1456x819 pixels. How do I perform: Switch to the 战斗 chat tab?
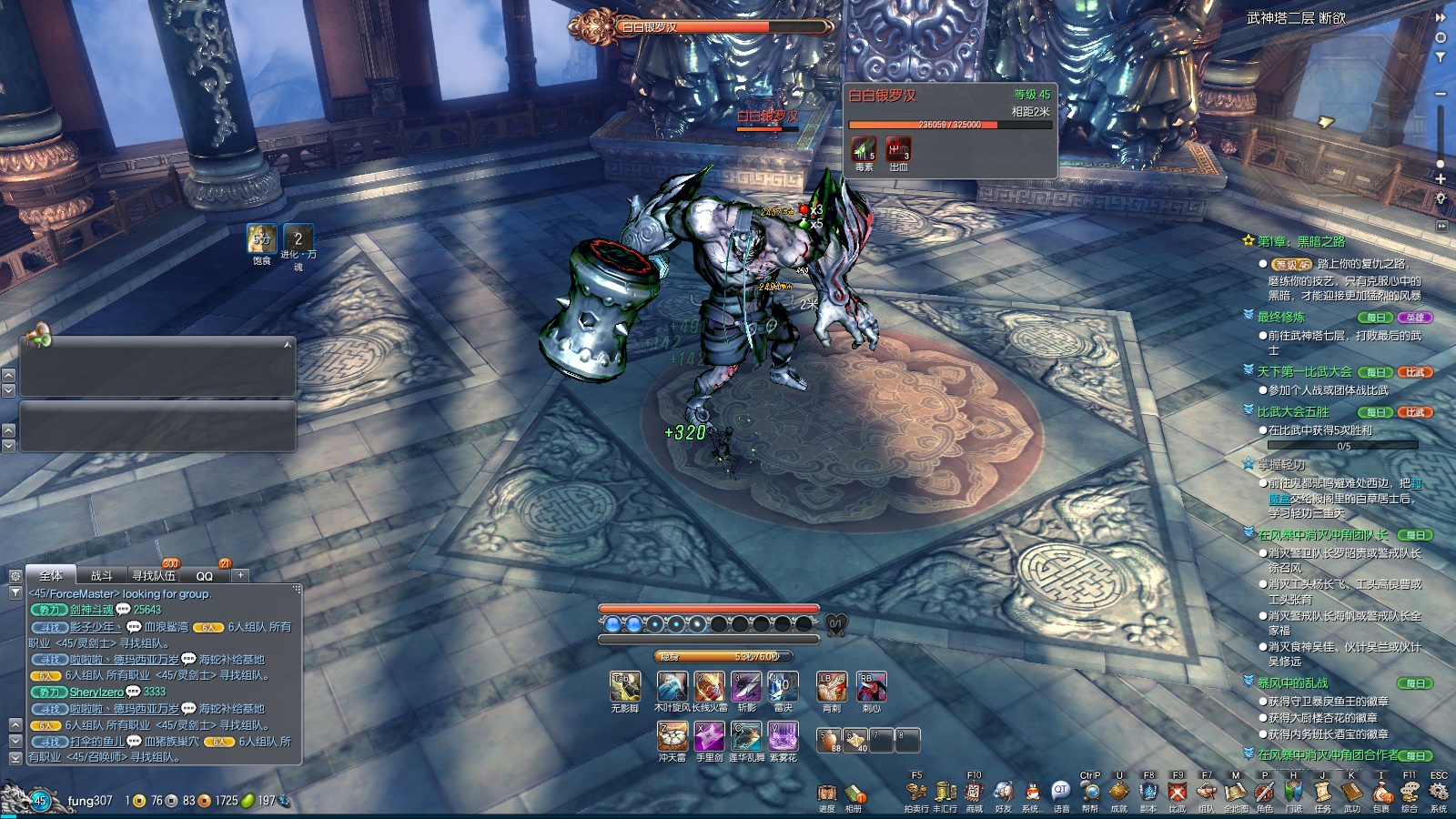102,576
